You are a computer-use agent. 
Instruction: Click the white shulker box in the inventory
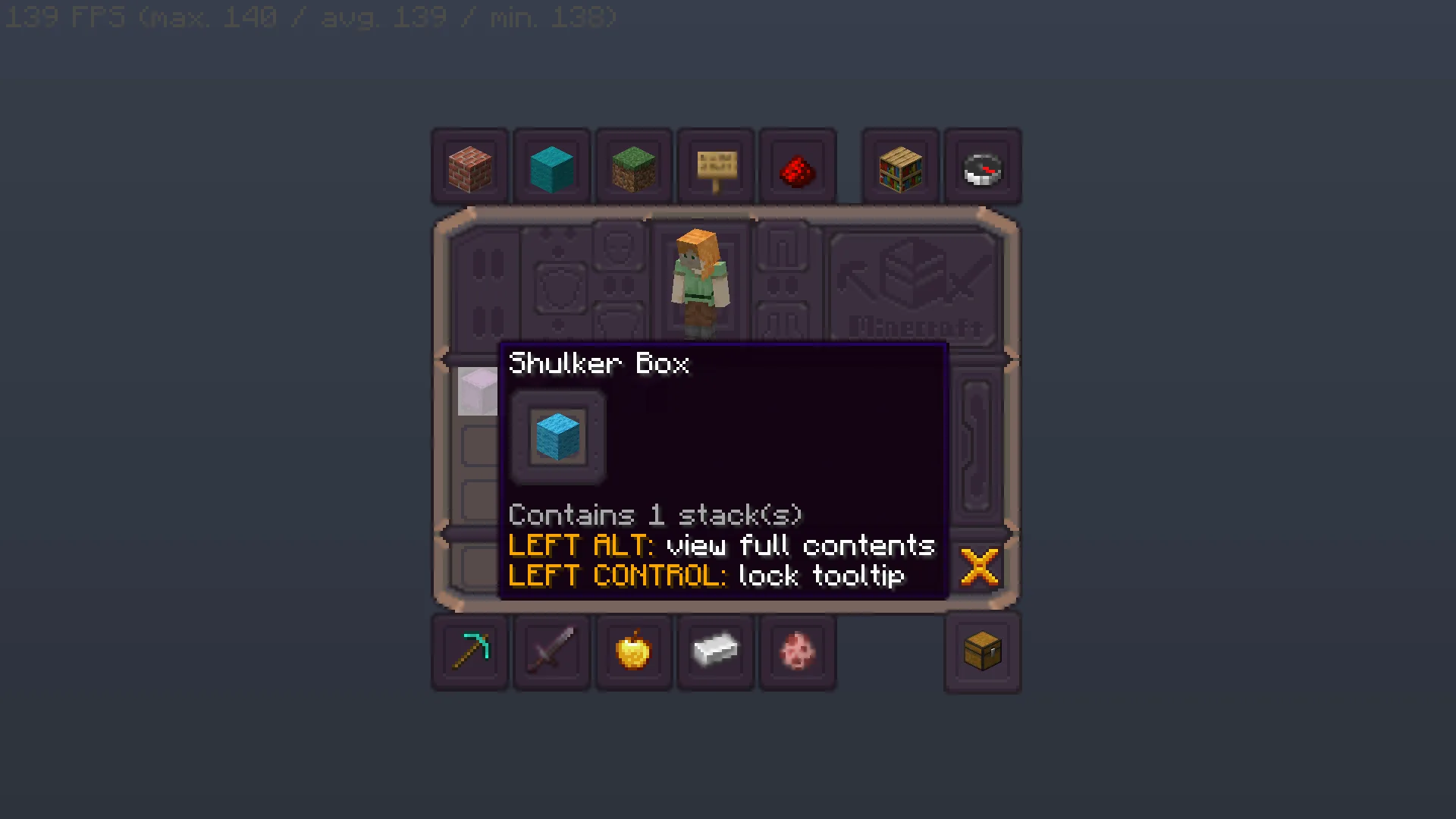click(478, 391)
